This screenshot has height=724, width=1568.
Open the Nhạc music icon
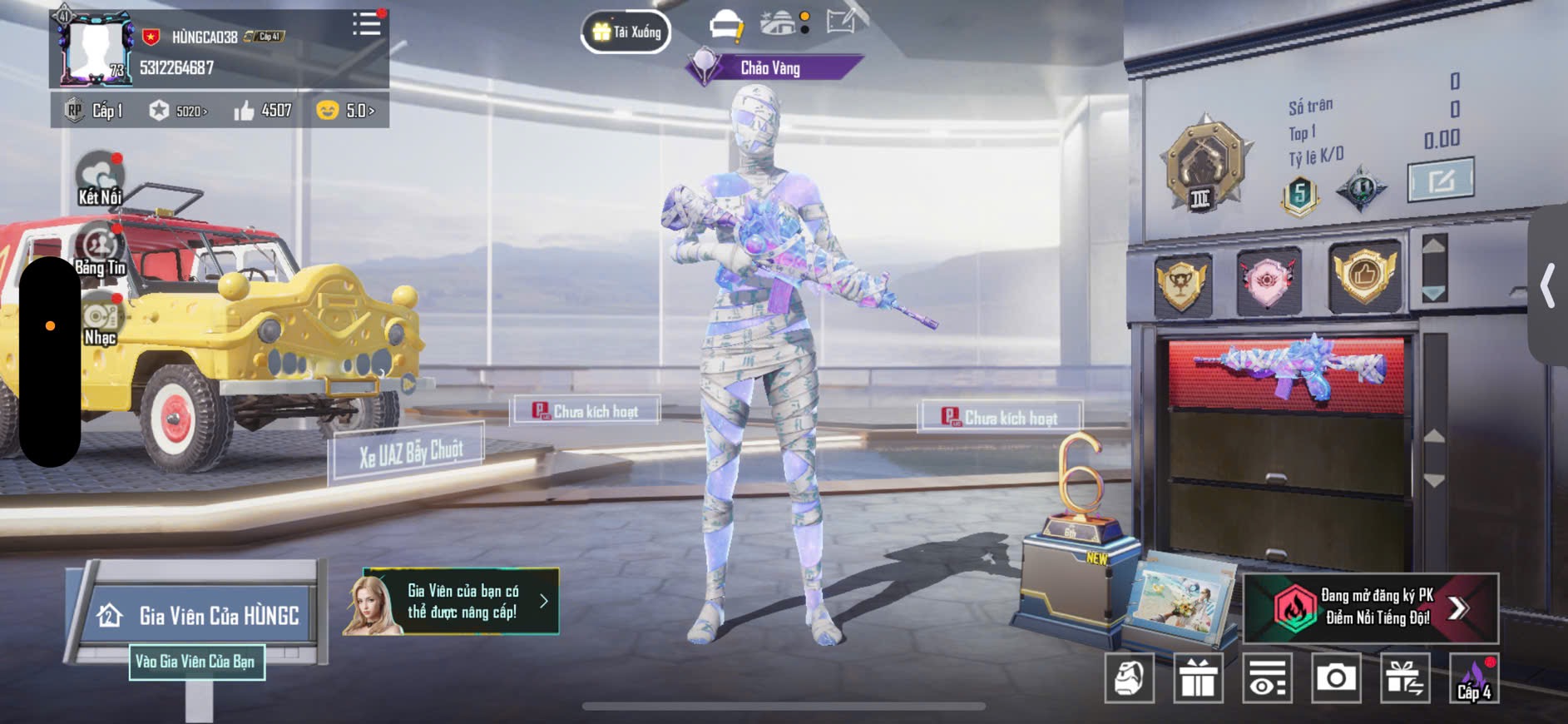(x=100, y=320)
